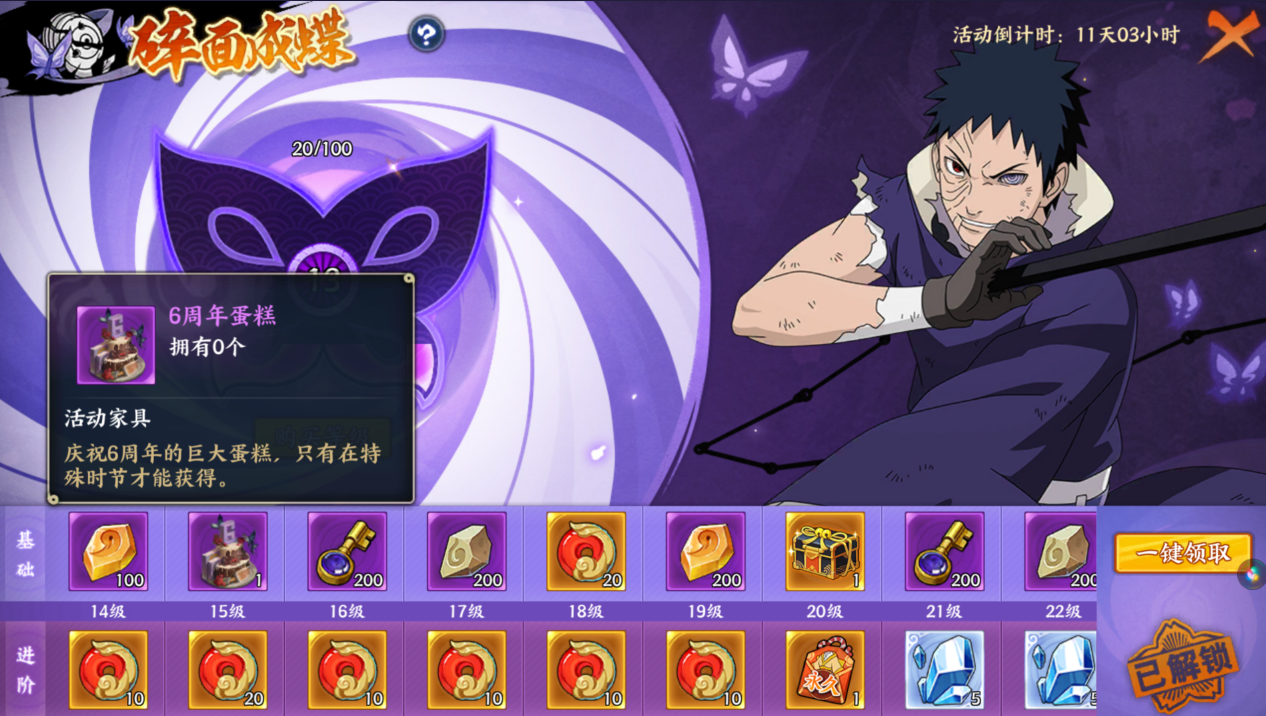
Task: Select the level 19 basic gold fragment reward
Action: click(706, 551)
